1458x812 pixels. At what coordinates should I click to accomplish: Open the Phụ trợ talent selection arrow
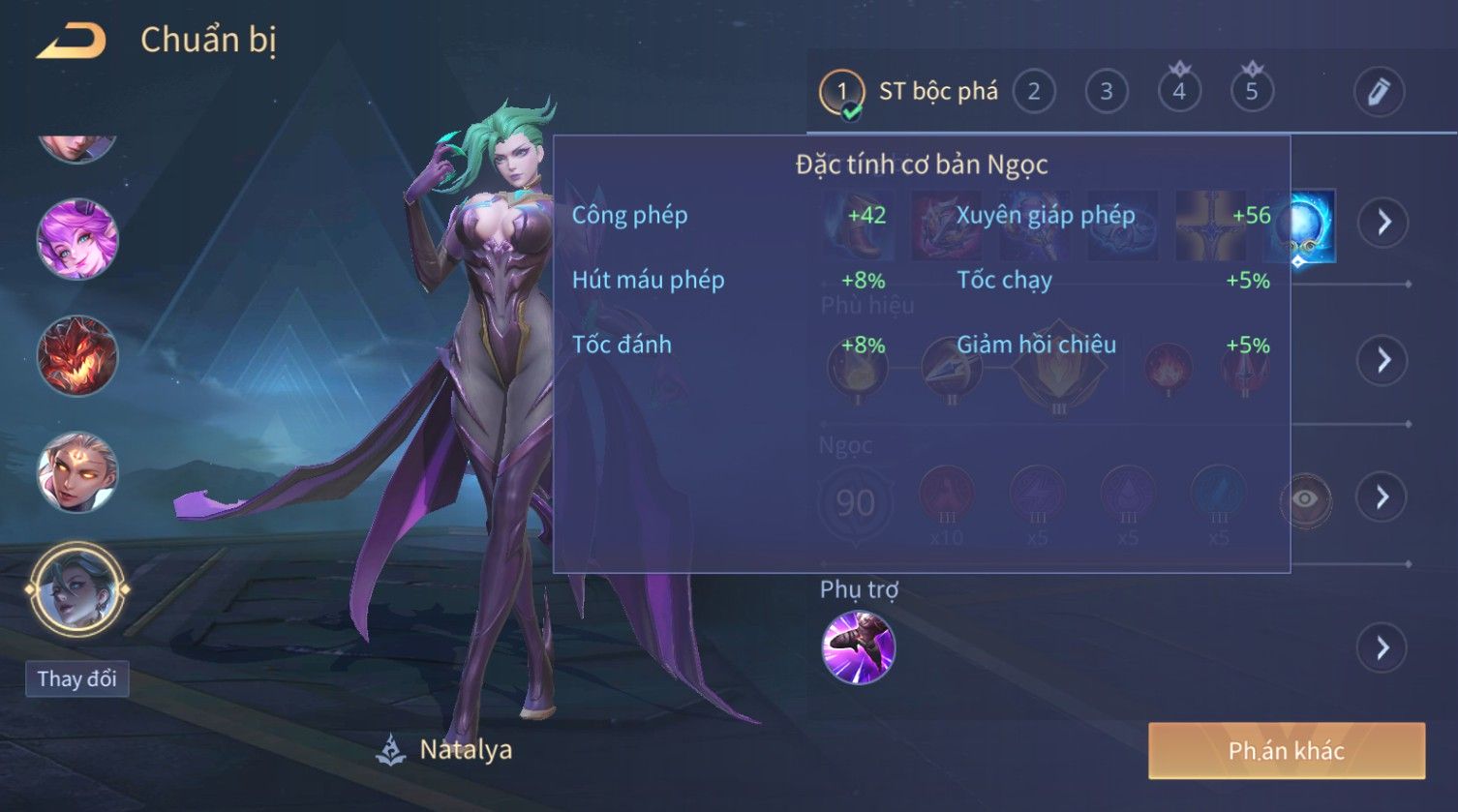[x=1382, y=647]
